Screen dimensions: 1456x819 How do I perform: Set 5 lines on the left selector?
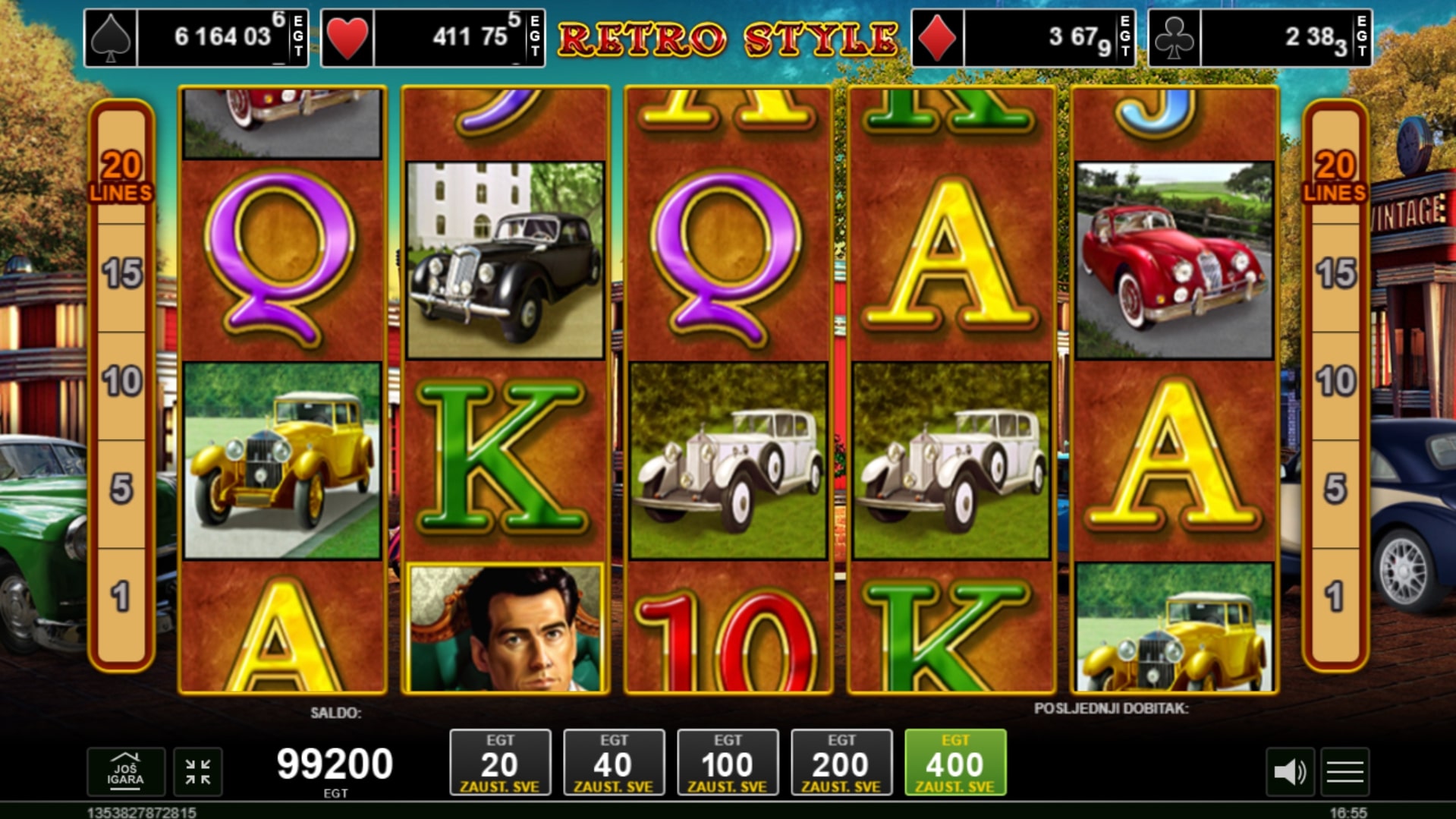tap(121, 490)
